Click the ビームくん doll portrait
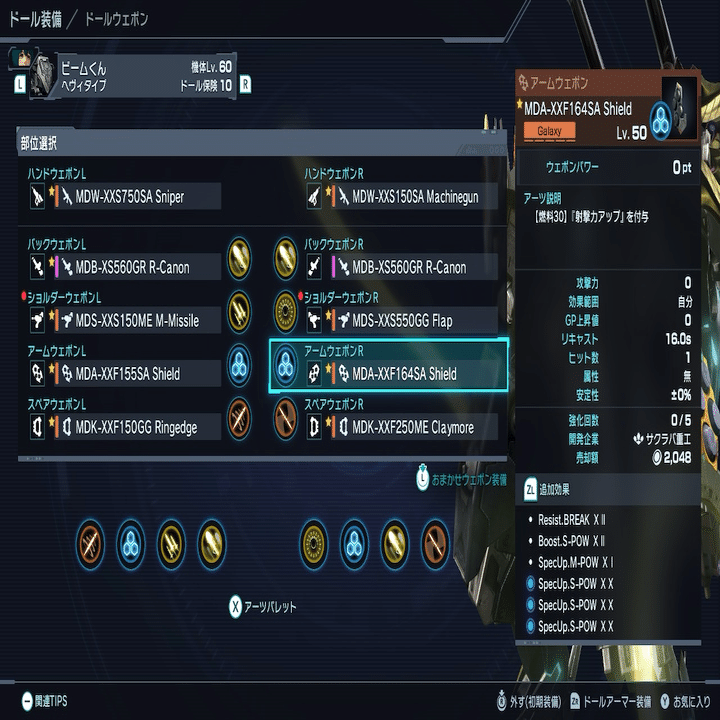 tap(45, 76)
